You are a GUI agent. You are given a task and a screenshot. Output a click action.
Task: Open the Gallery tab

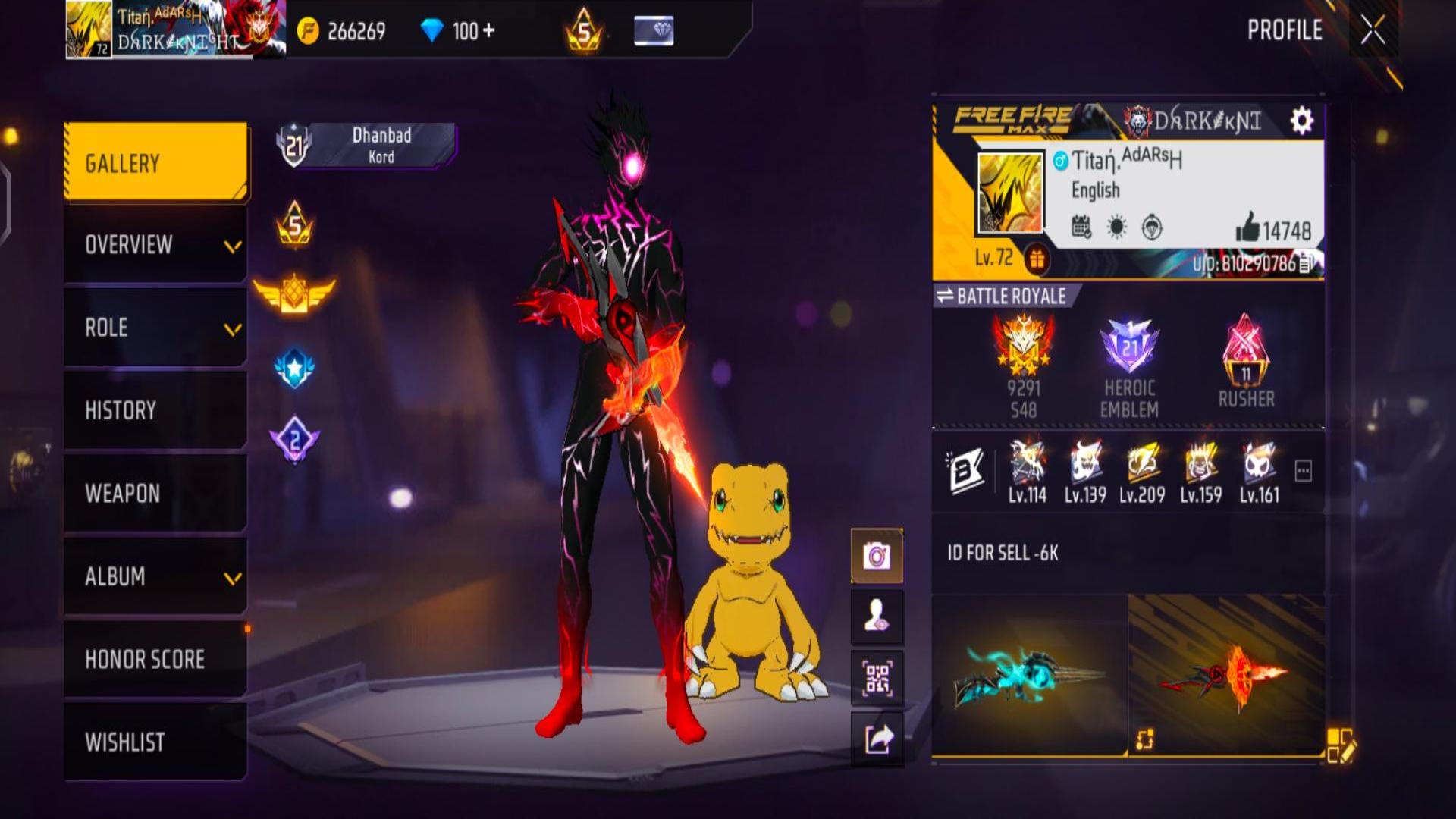pos(155,163)
